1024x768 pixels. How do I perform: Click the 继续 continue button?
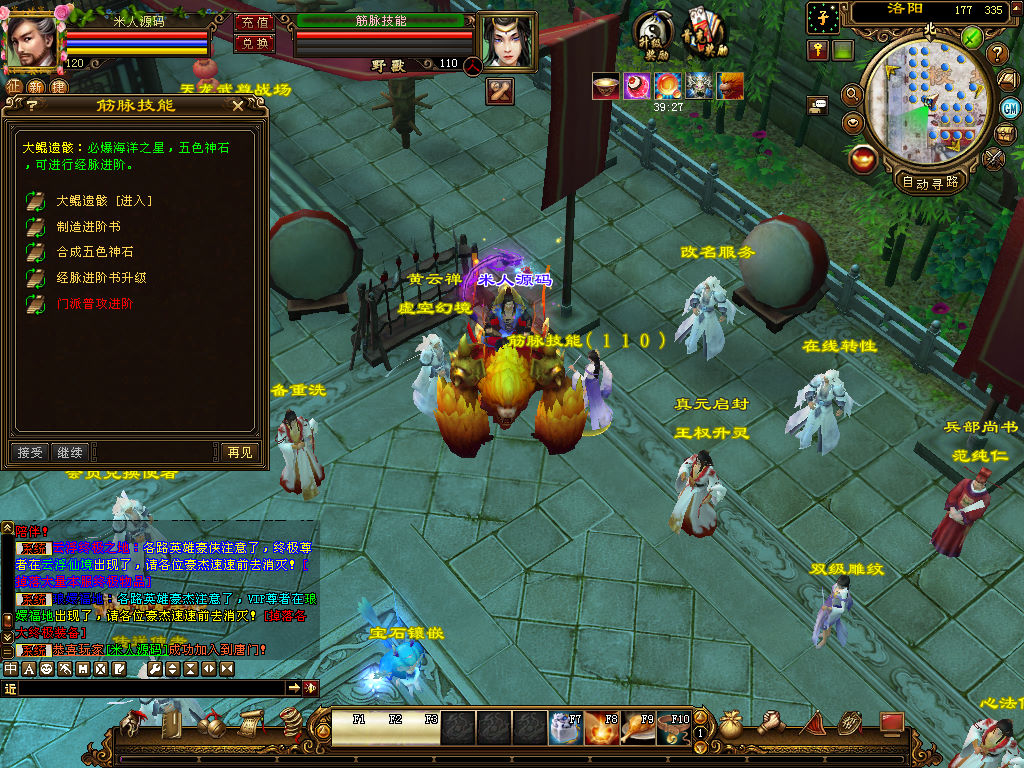[x=69, y=453]
